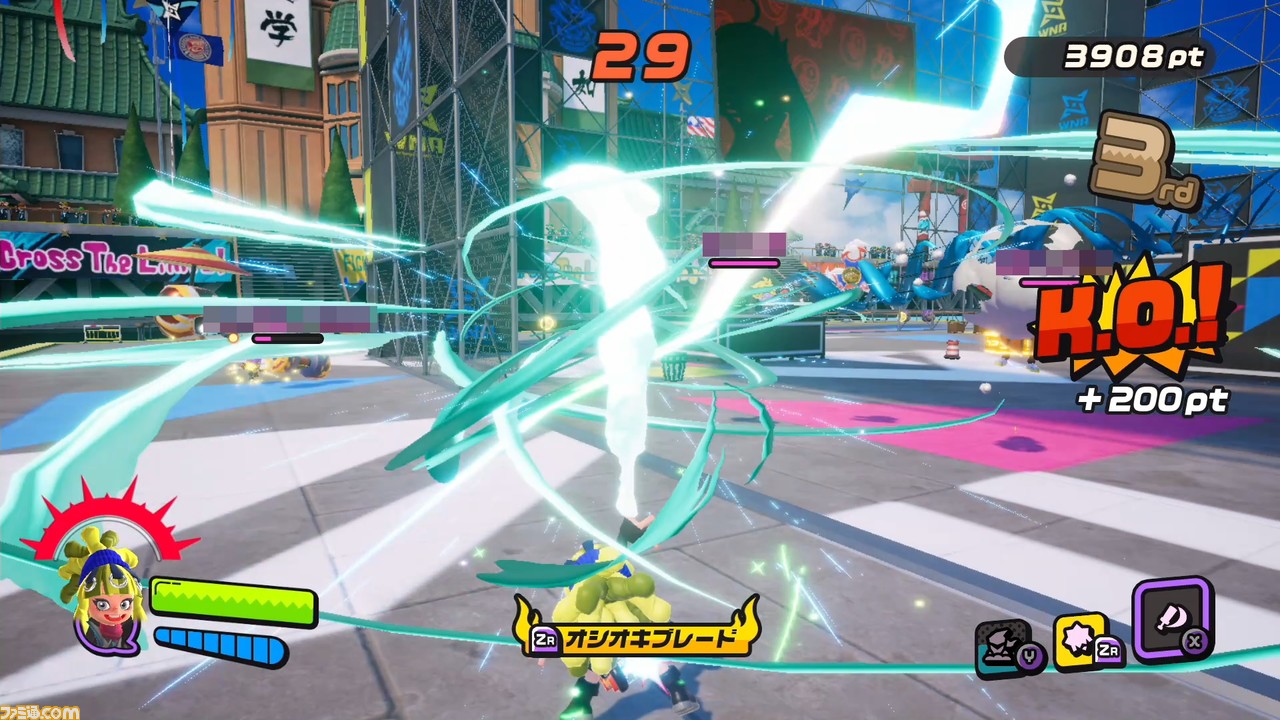Click the player character portrait
Screen dimensions: 1280x720
pyautogui.click(x=104, y=596)
